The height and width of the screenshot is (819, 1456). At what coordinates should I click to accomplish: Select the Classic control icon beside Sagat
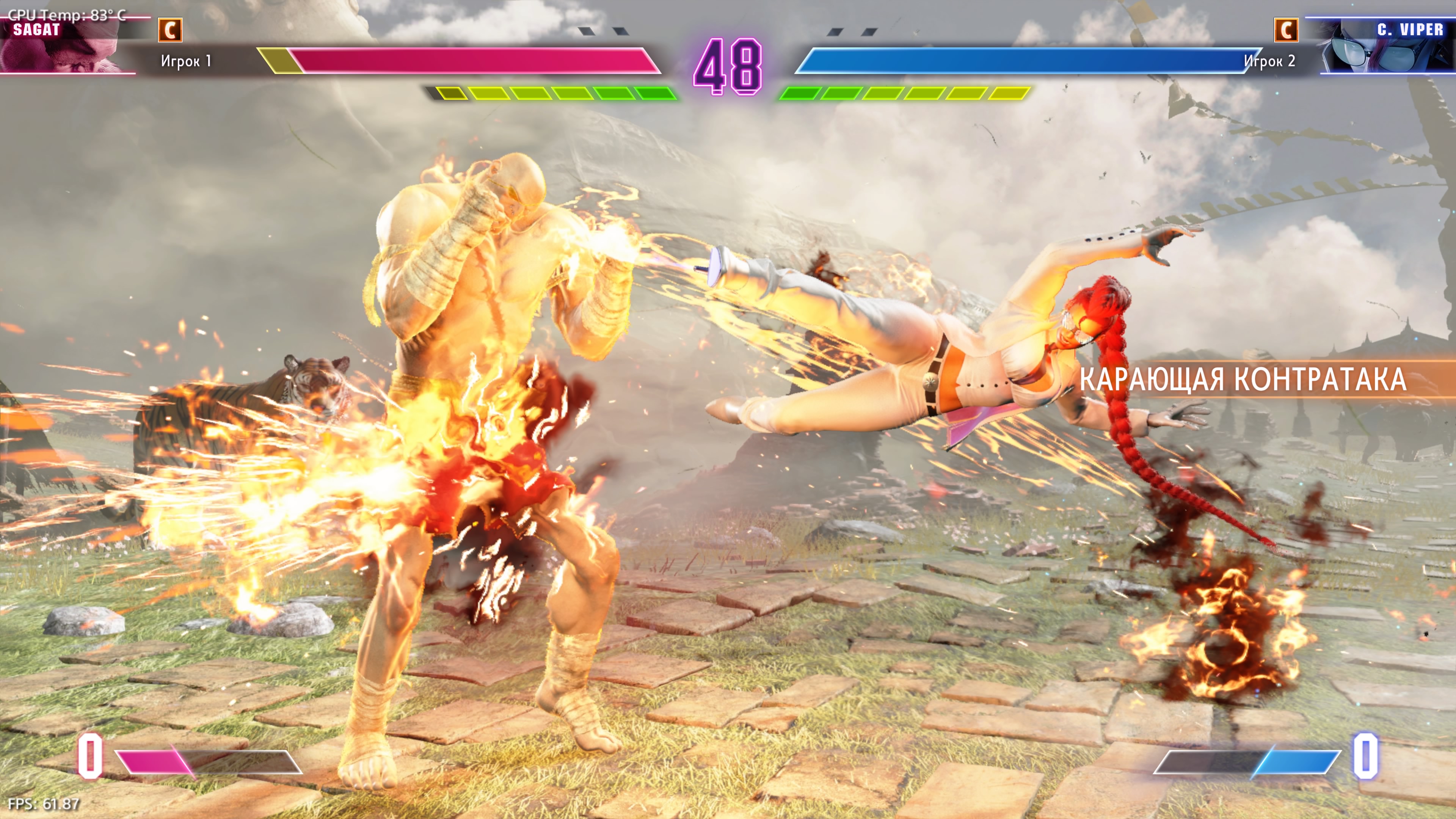(170, 30)
